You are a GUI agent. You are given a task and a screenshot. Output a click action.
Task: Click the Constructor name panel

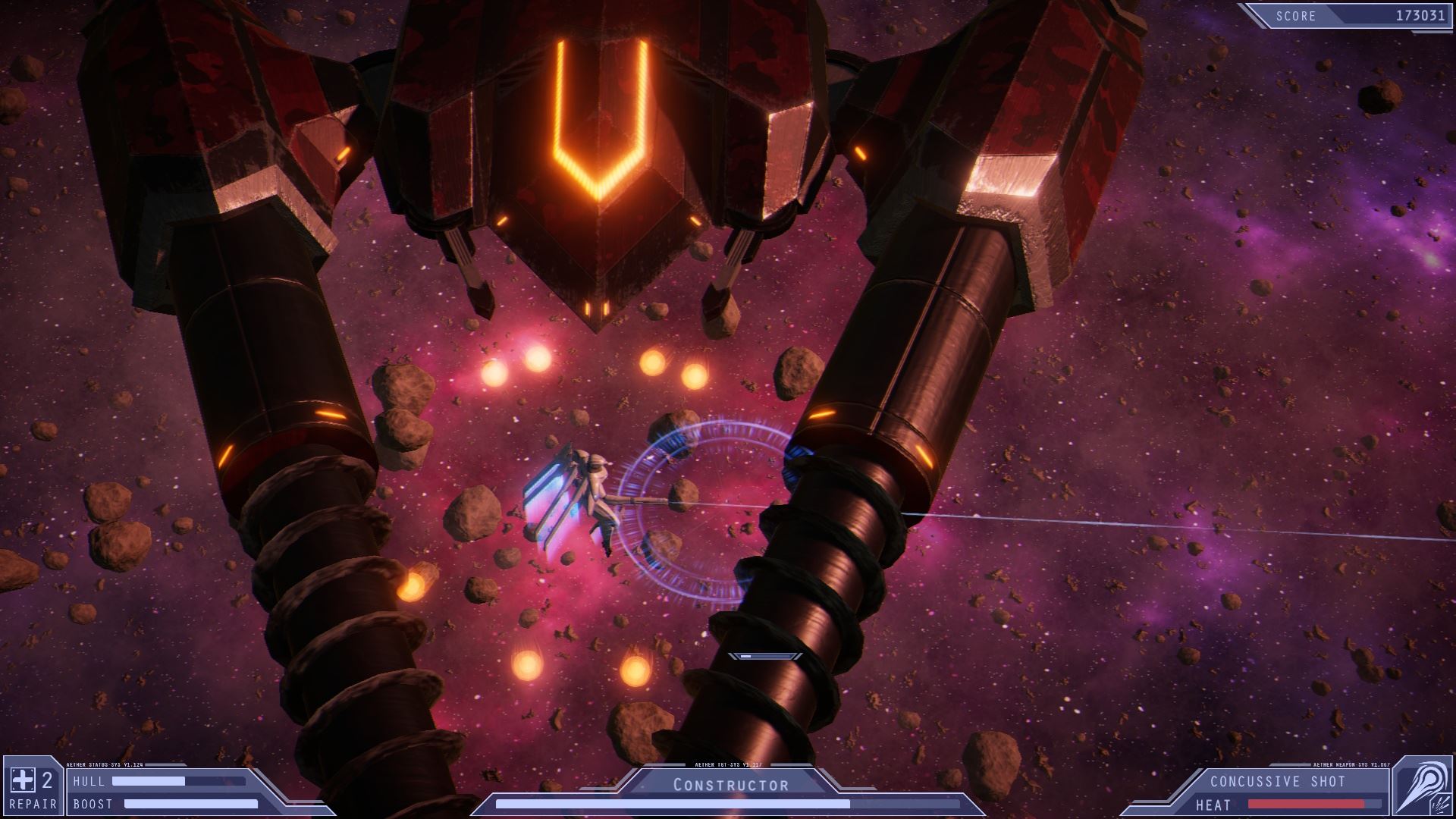pyautogui.click(x=728, y=784)
